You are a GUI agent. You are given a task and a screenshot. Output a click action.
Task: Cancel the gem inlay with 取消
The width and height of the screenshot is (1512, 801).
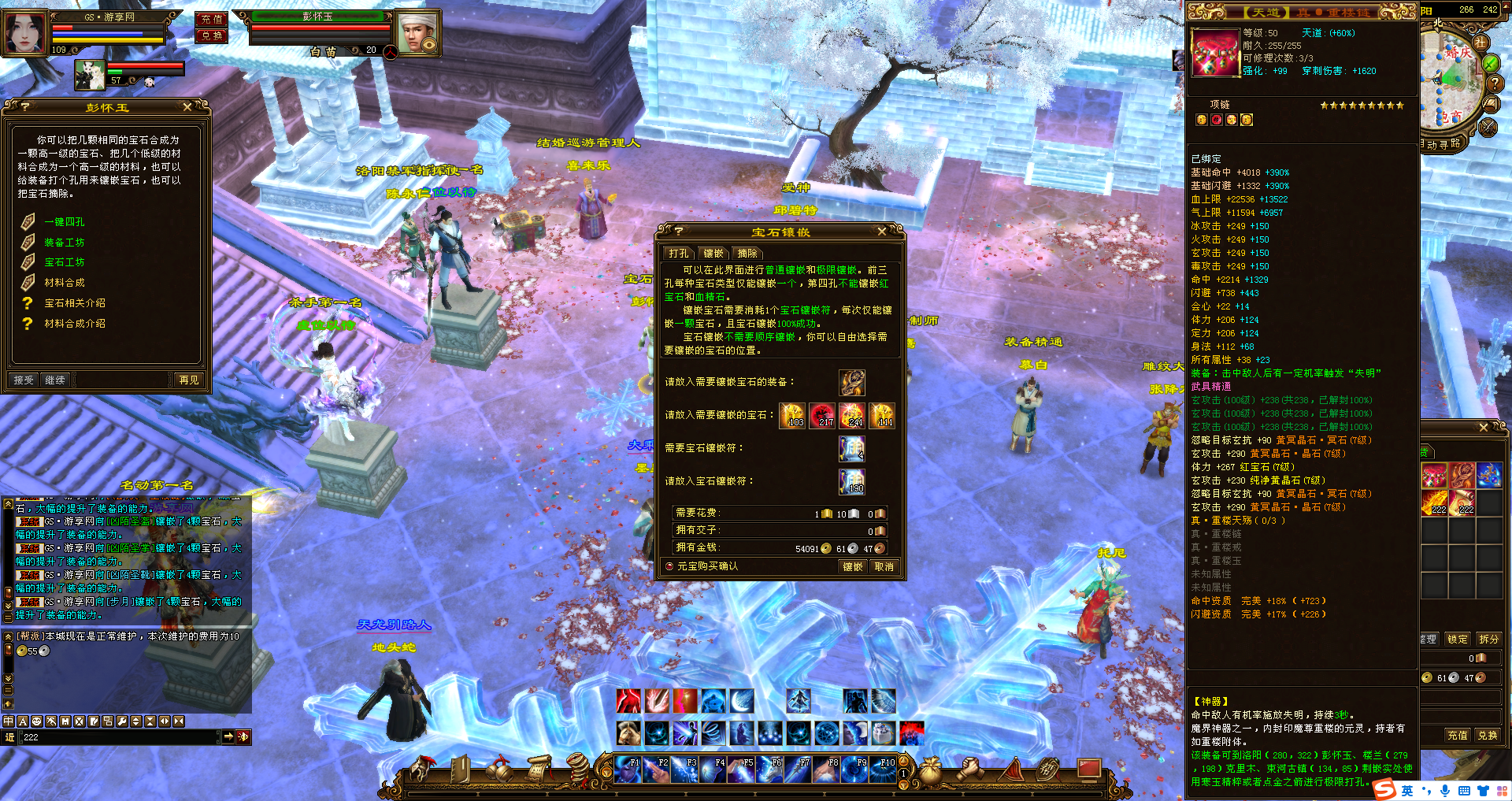[884, 567]
